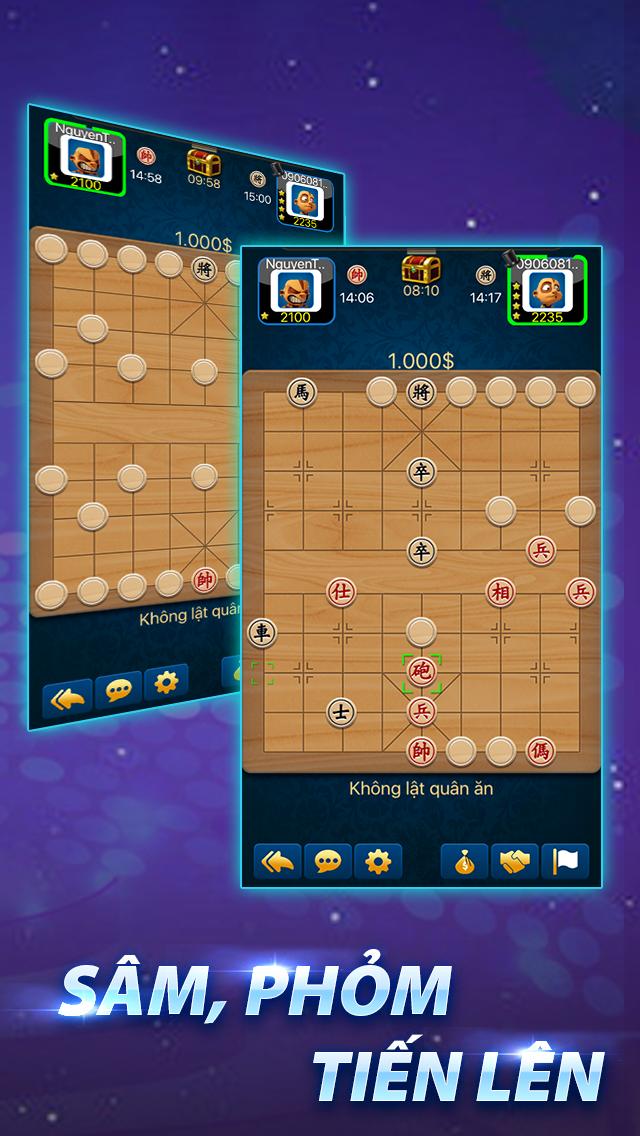Pick the black chariot piece 車

(x=262, y=632)
